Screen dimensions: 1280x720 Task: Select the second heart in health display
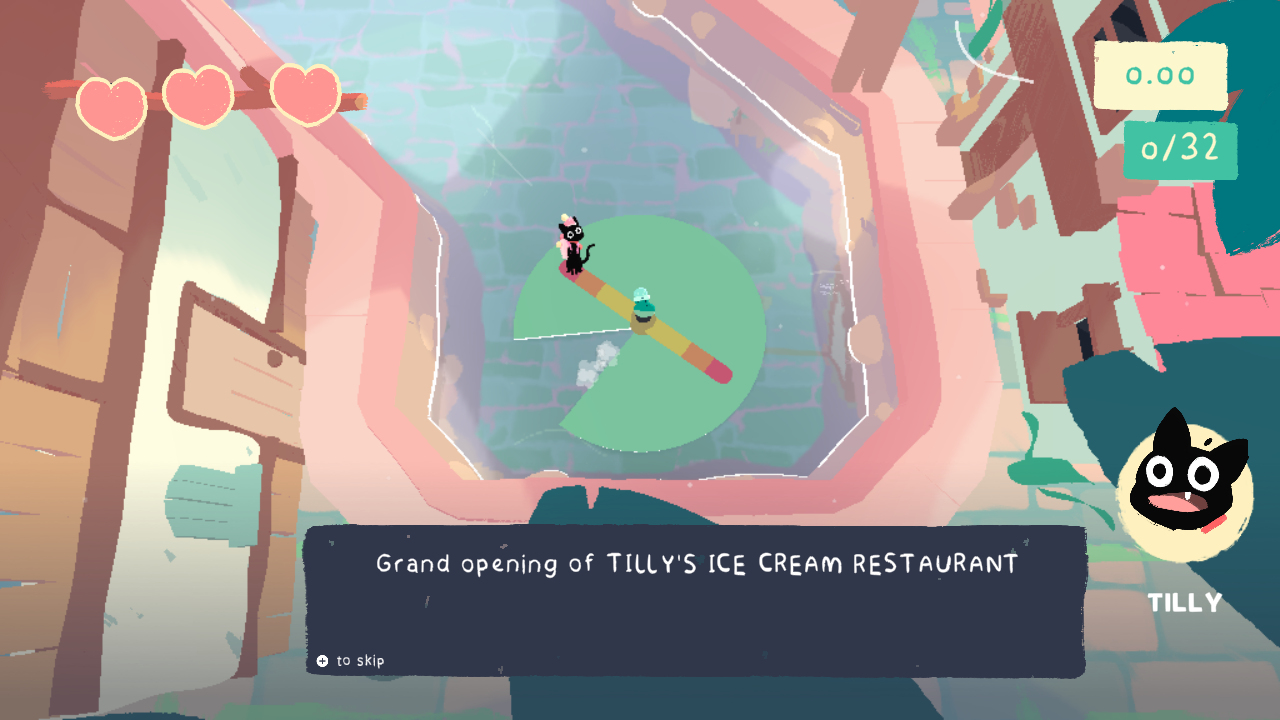(x=198, y=95)
